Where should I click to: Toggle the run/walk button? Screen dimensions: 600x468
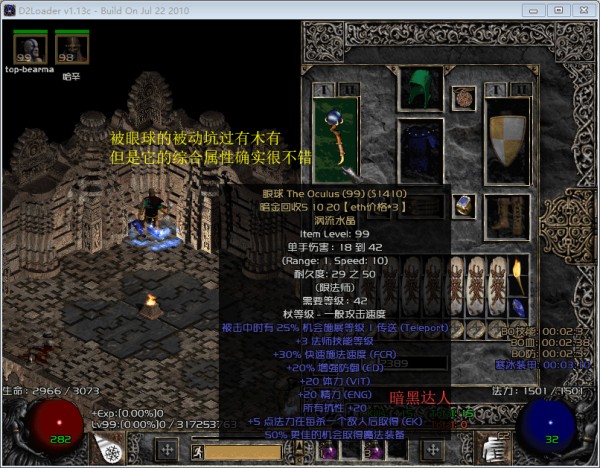[x=194, y=451]
